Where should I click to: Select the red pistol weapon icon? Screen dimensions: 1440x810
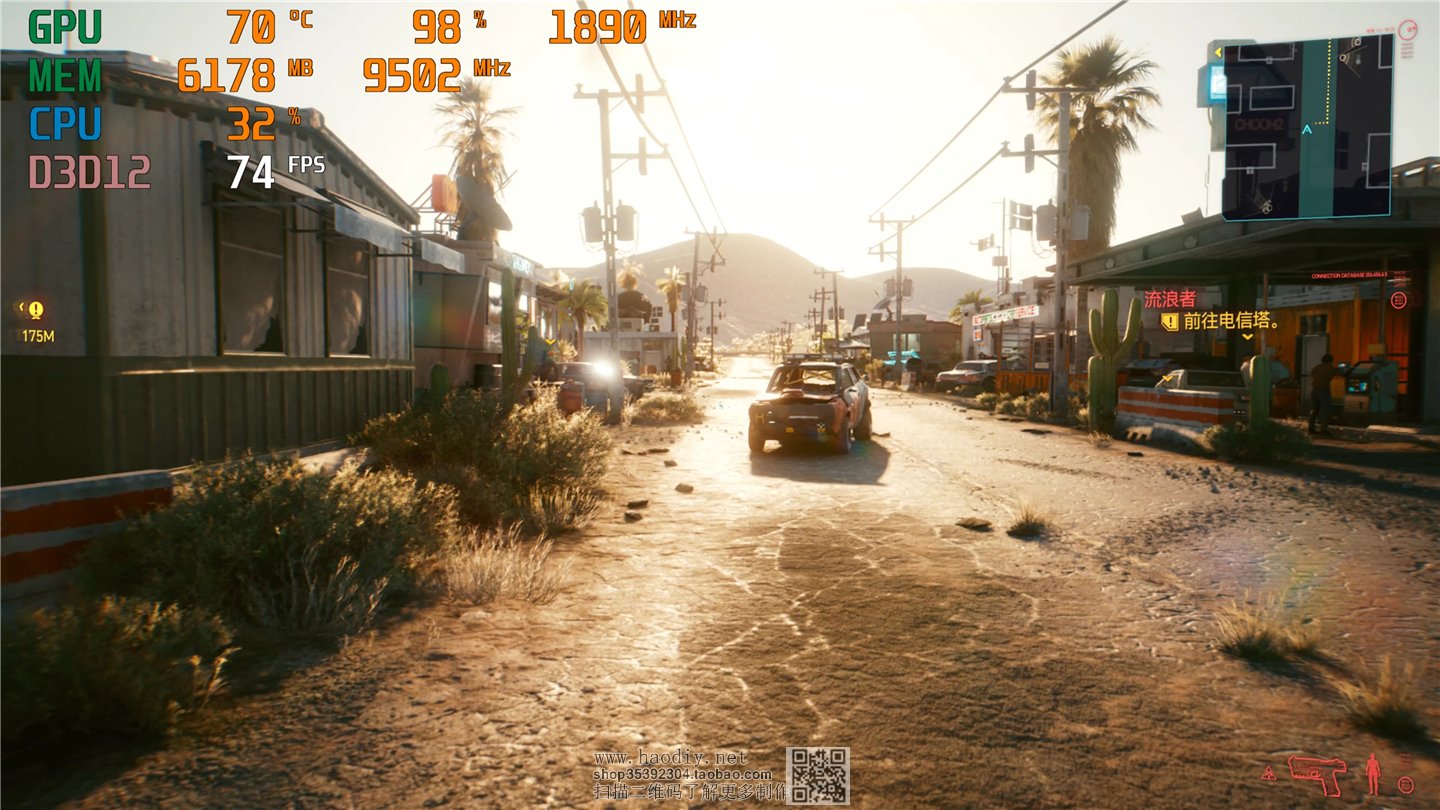tap(1317, 772)
